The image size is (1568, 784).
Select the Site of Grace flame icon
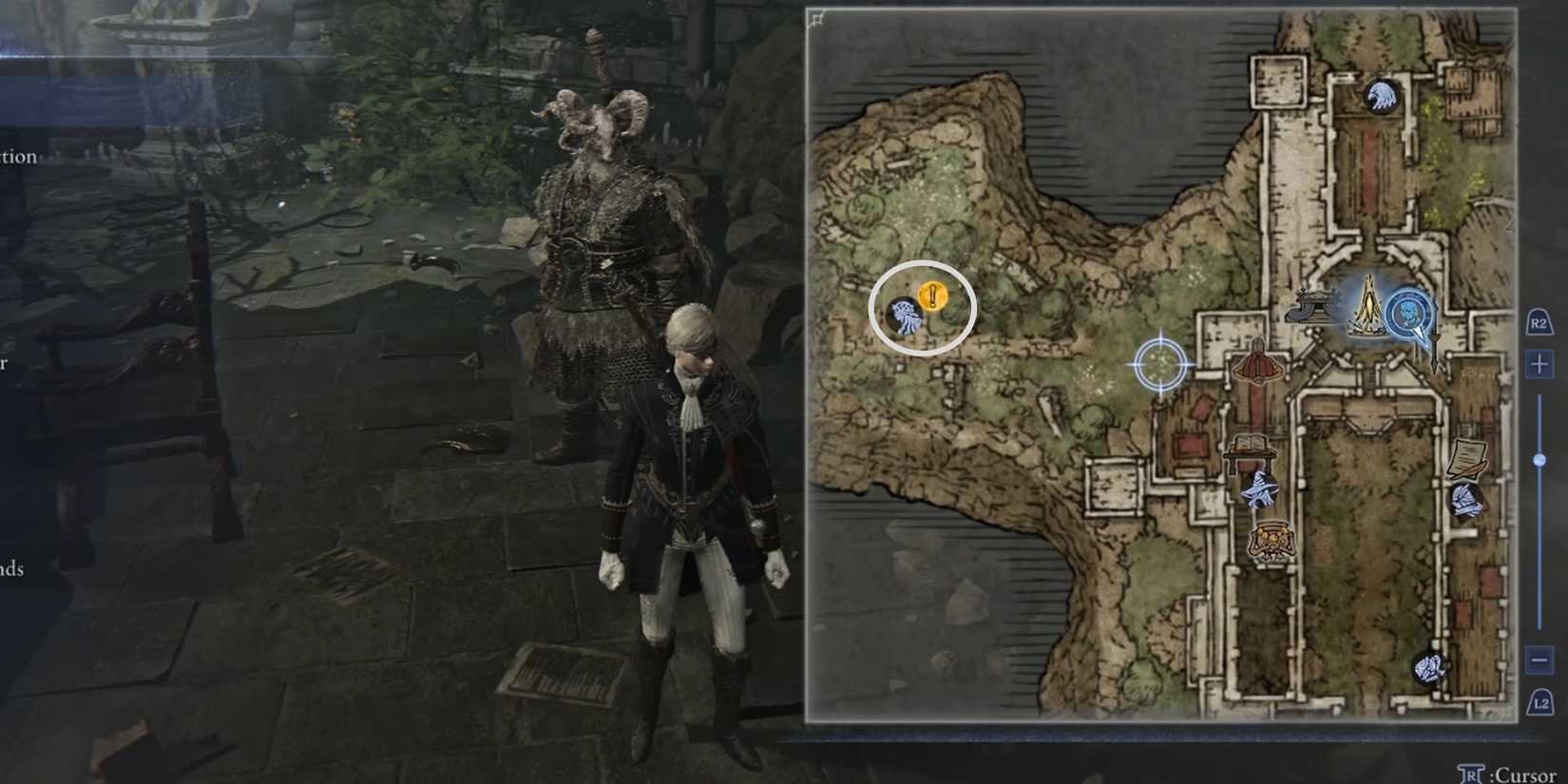click(1368, 309)
